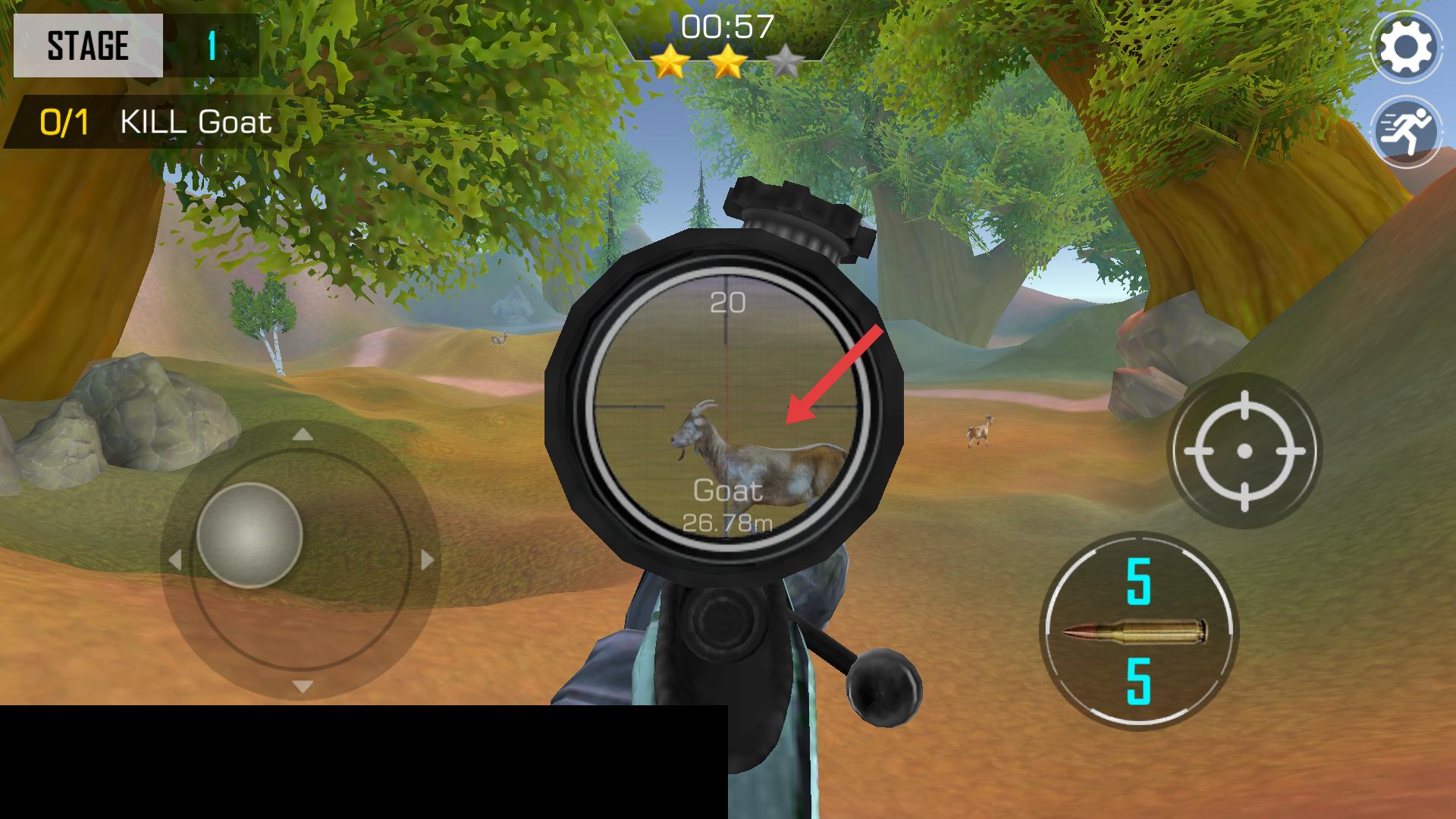Open the gear settings menu

[x=1406, y=47]
